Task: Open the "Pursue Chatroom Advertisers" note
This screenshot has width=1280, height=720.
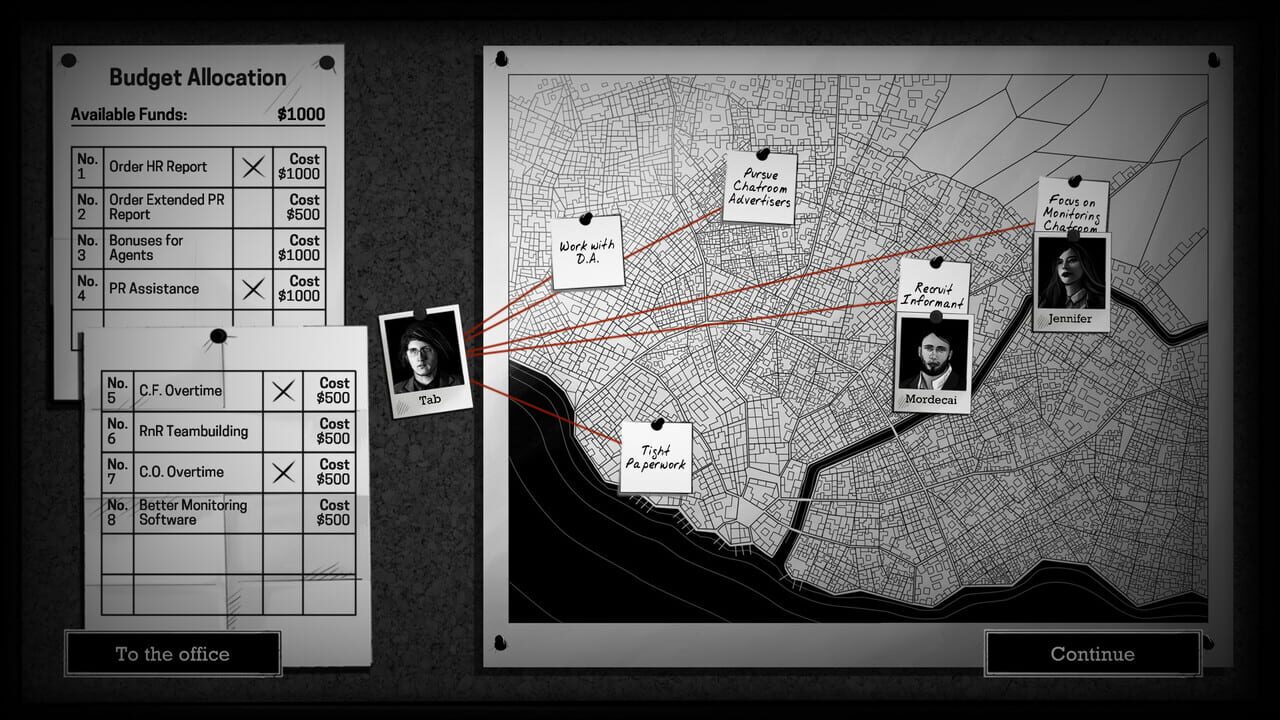Action: coord(760,187)
